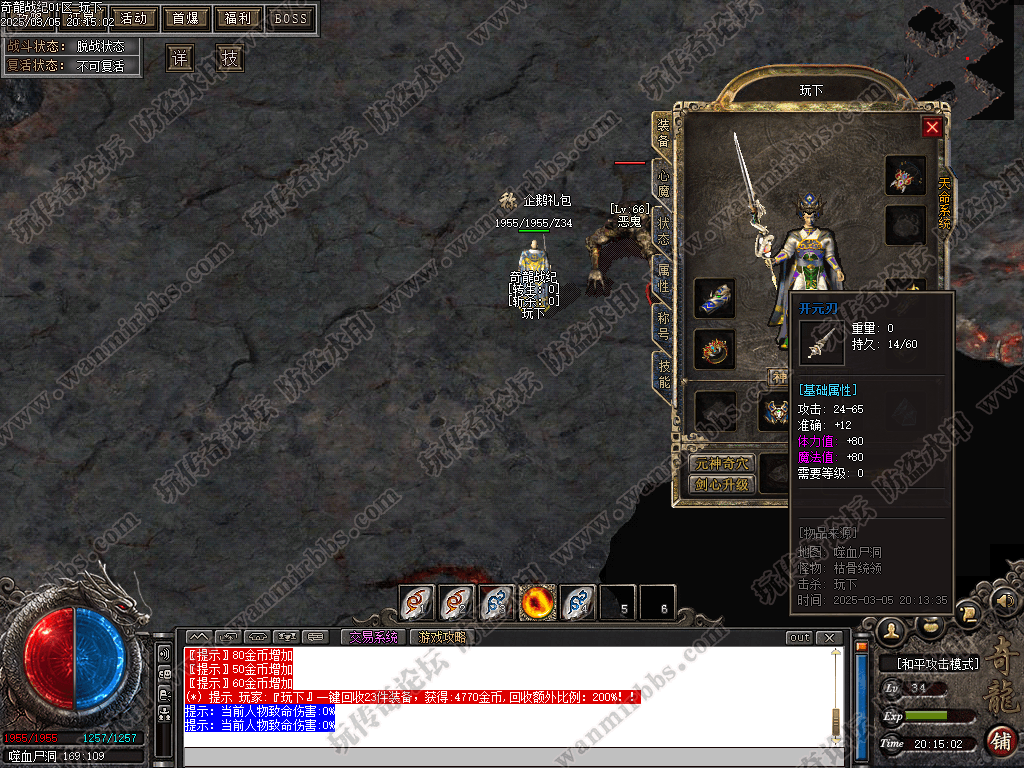1024x768 pixels.
Task: Switch to the 技能 skills tab
Action: [x=663, y=373]
